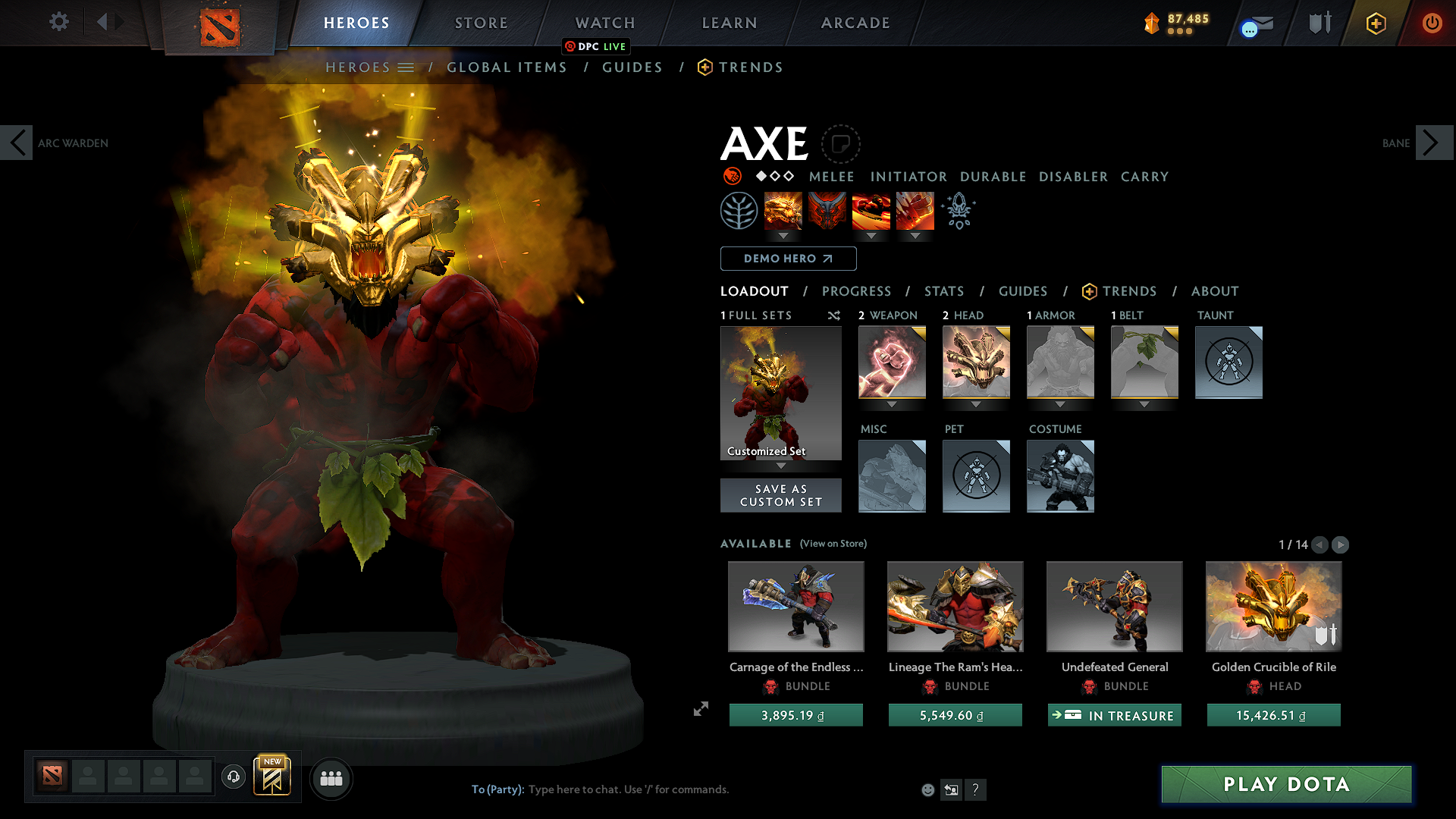Click the DEMO HERO button
The width and height of the screenshot is (1456, 819).
point(787,258)
